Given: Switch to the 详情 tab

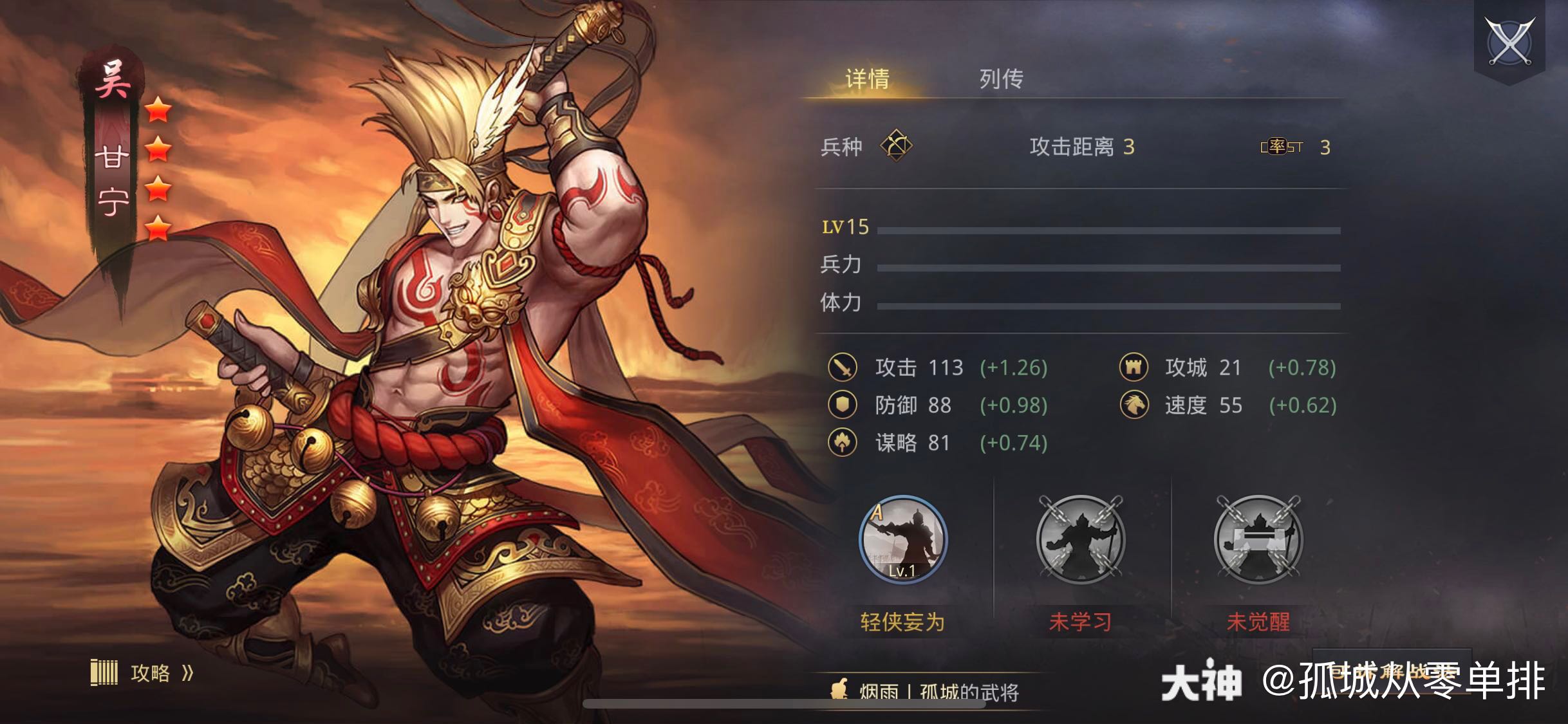Looking at the screenshot, I should pyautogui.click(x=866, y=79).
